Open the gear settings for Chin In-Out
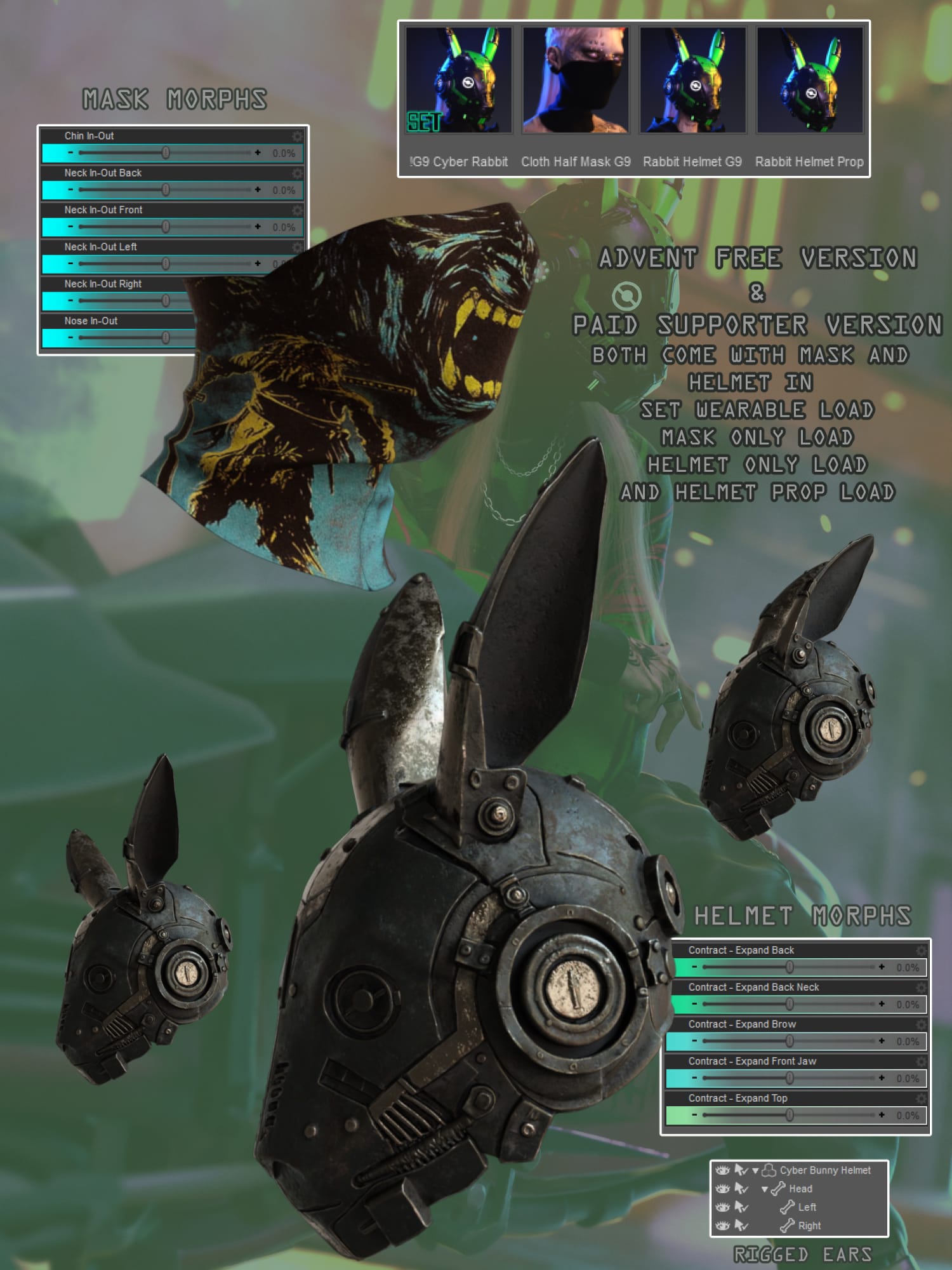The height and width of the screenshot is (1270, 952). tap(297, 137)
